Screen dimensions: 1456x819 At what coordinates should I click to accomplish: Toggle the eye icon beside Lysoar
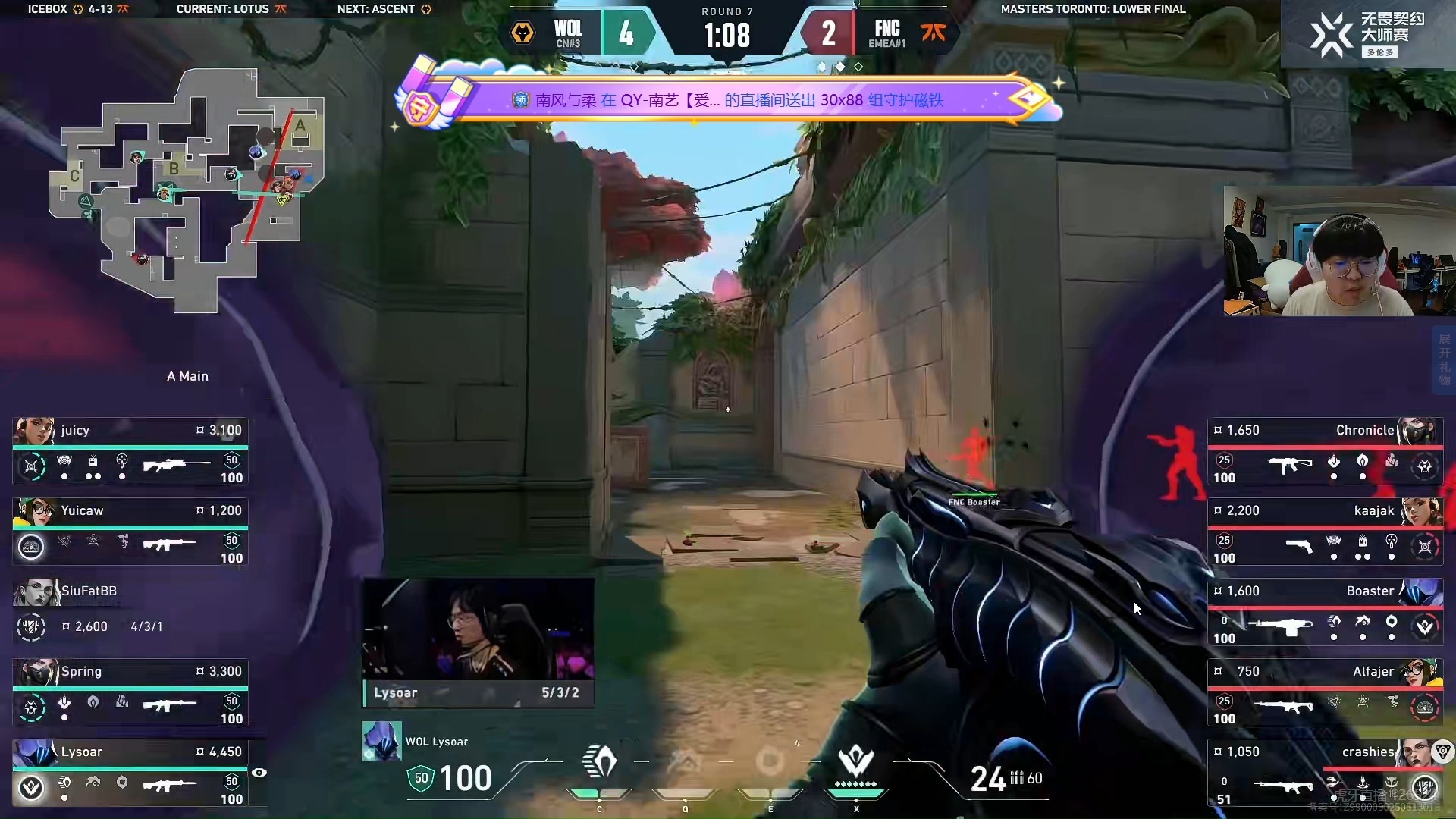click(x=259, y=773)
